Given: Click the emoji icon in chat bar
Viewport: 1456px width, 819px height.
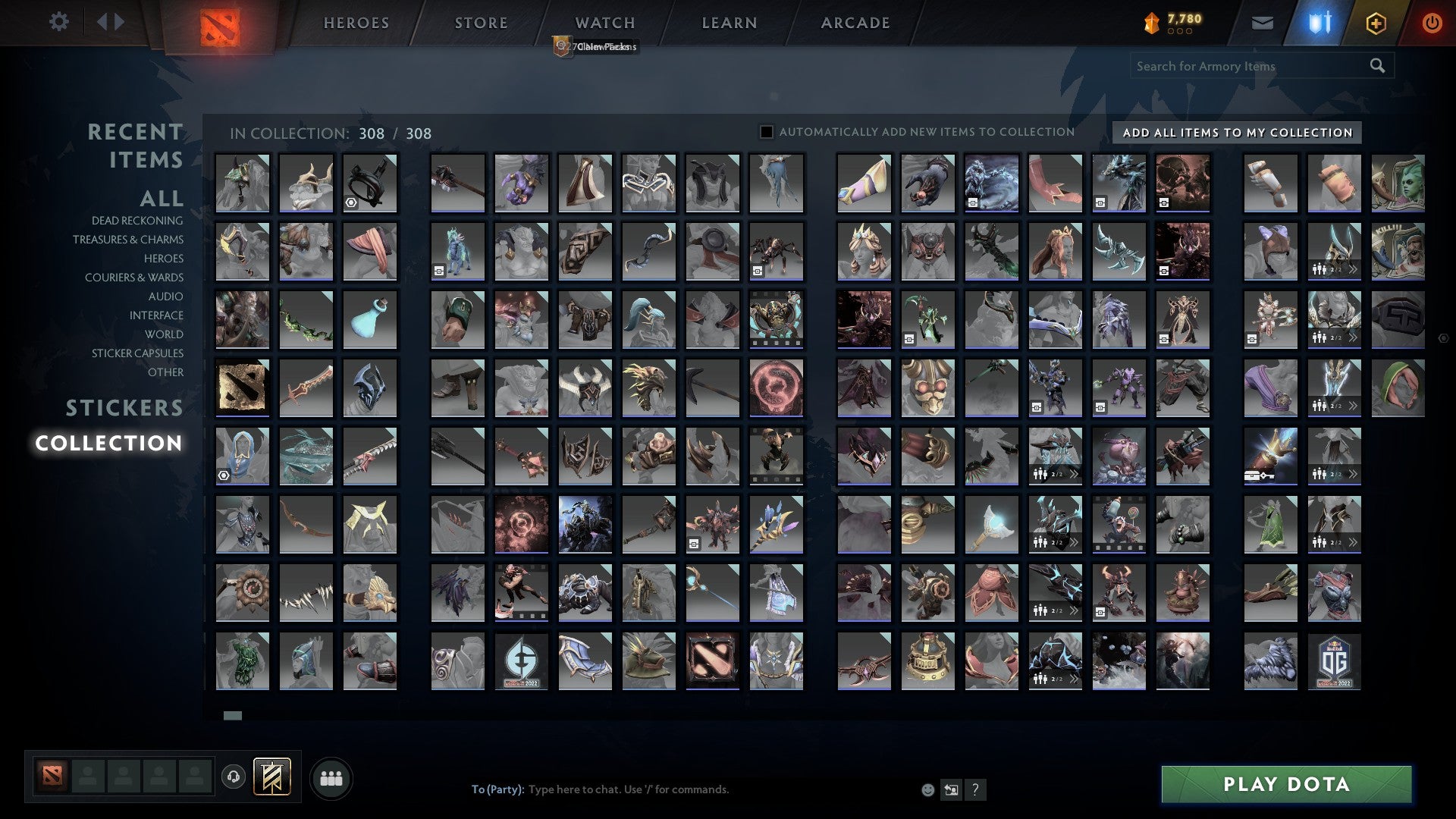Looking at the screenshot, I should coord(927,789).
